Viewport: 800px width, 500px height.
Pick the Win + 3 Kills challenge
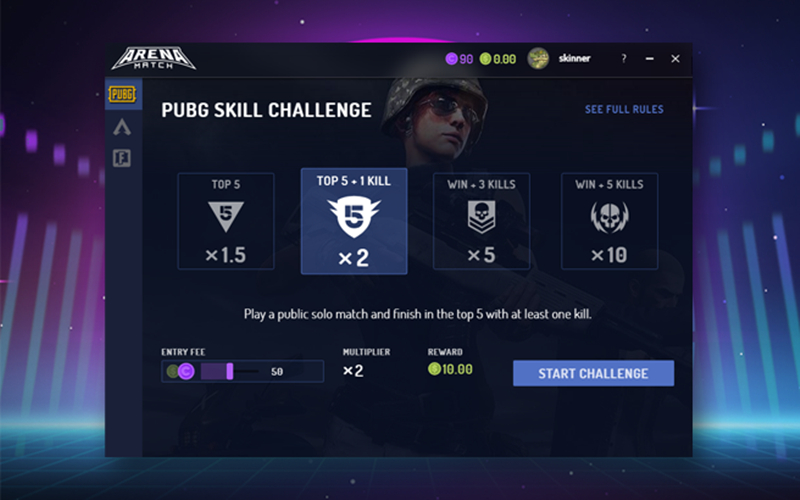pos(481,221)
